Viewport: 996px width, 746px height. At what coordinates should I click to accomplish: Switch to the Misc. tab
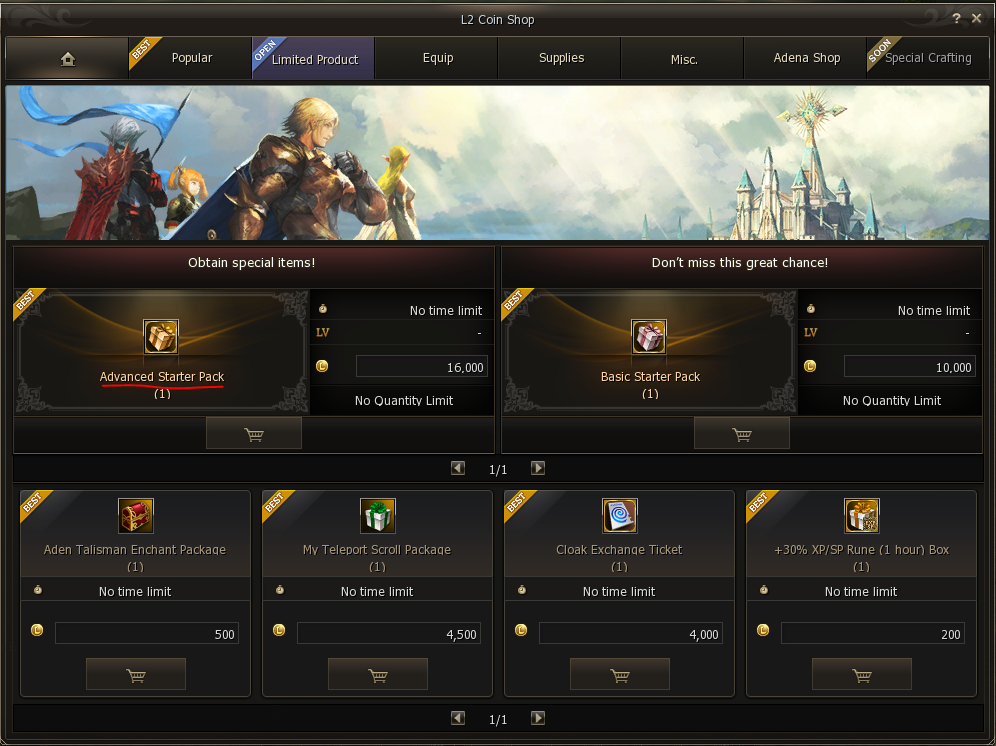pos(684,59)
